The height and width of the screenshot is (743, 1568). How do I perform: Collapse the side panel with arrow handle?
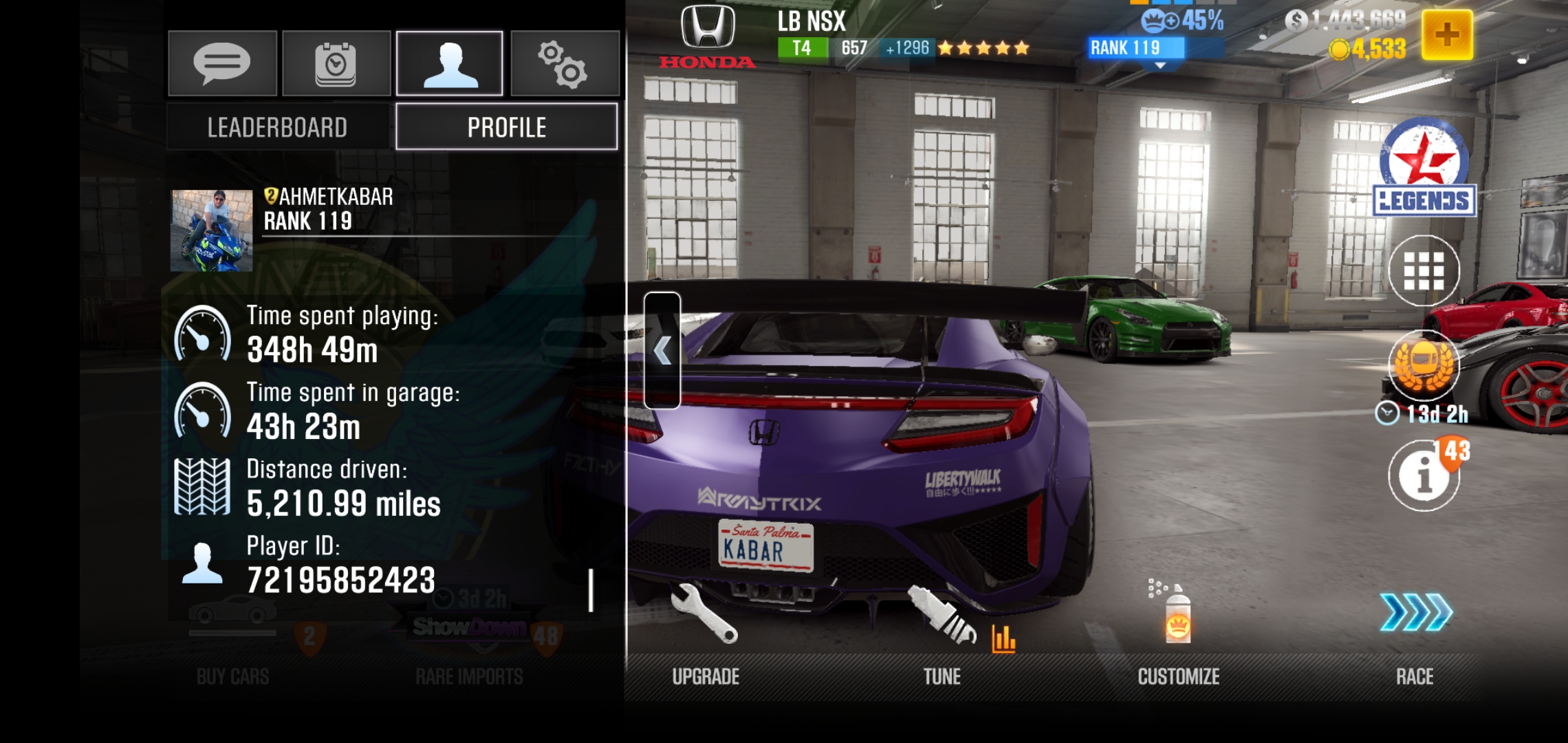tap(662, 350)
